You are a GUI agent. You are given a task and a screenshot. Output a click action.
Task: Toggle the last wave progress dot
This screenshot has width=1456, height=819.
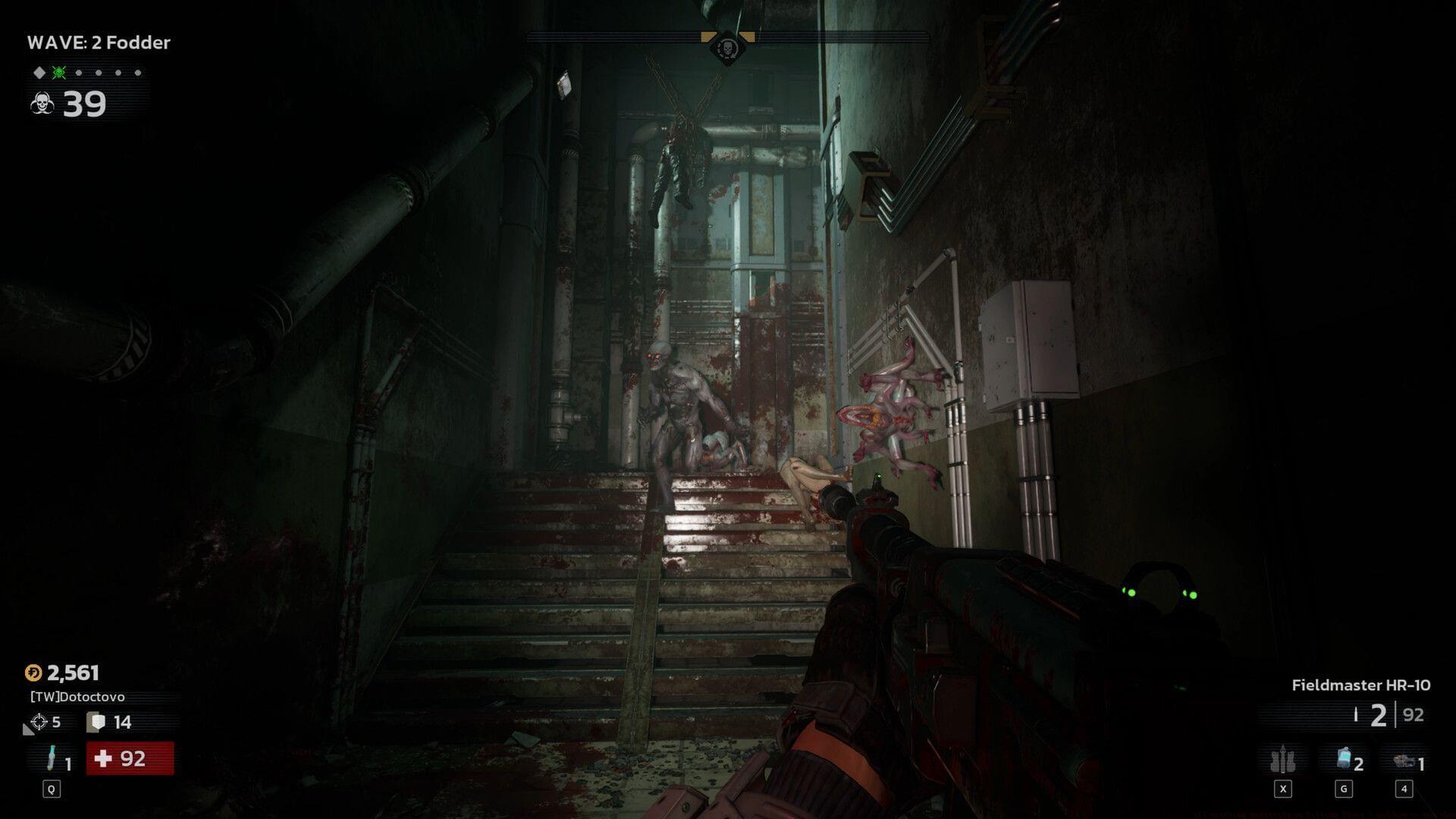(x=137, y=74)
